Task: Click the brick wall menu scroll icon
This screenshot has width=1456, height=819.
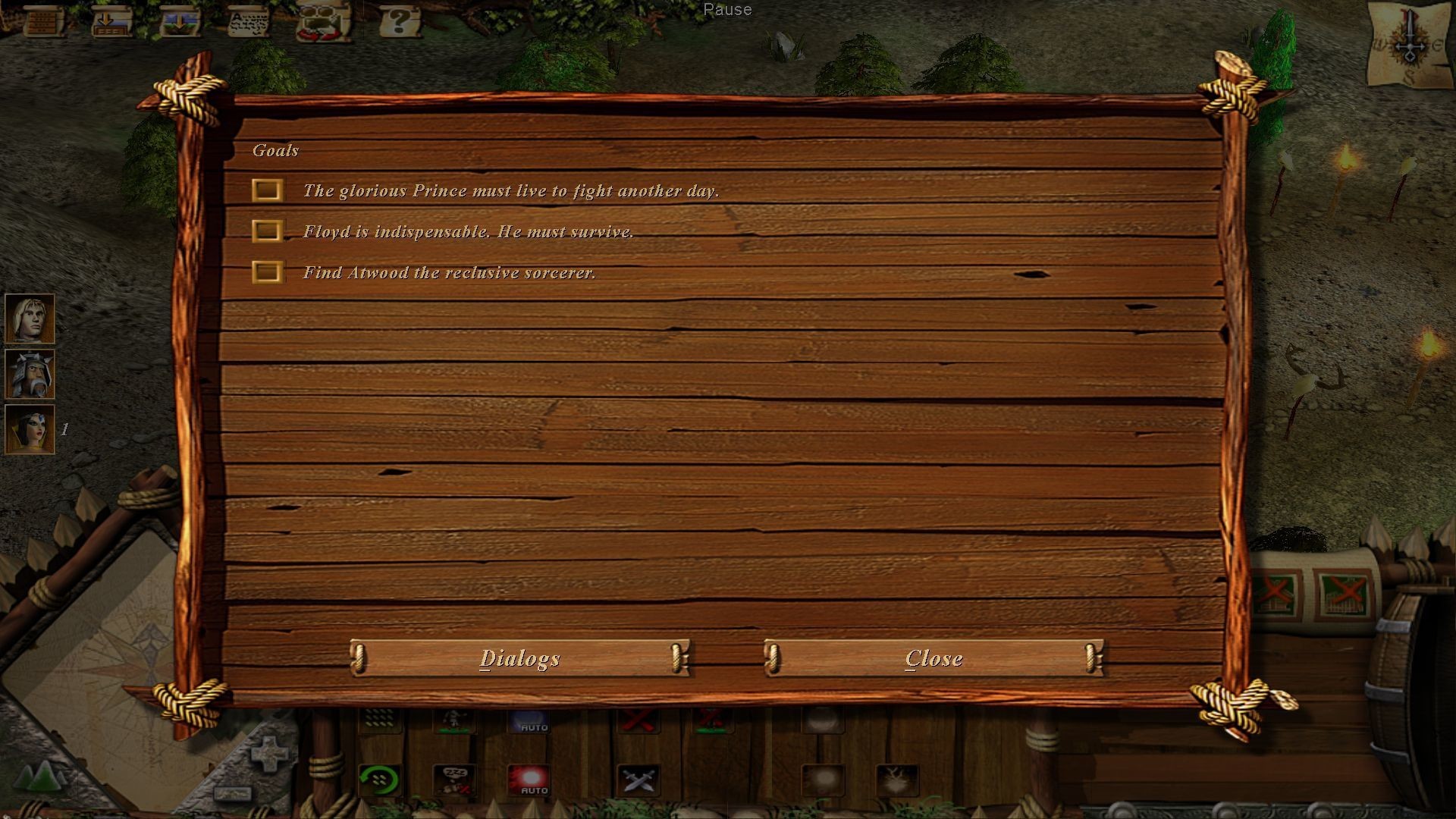Action: click(x=43, y=20)
